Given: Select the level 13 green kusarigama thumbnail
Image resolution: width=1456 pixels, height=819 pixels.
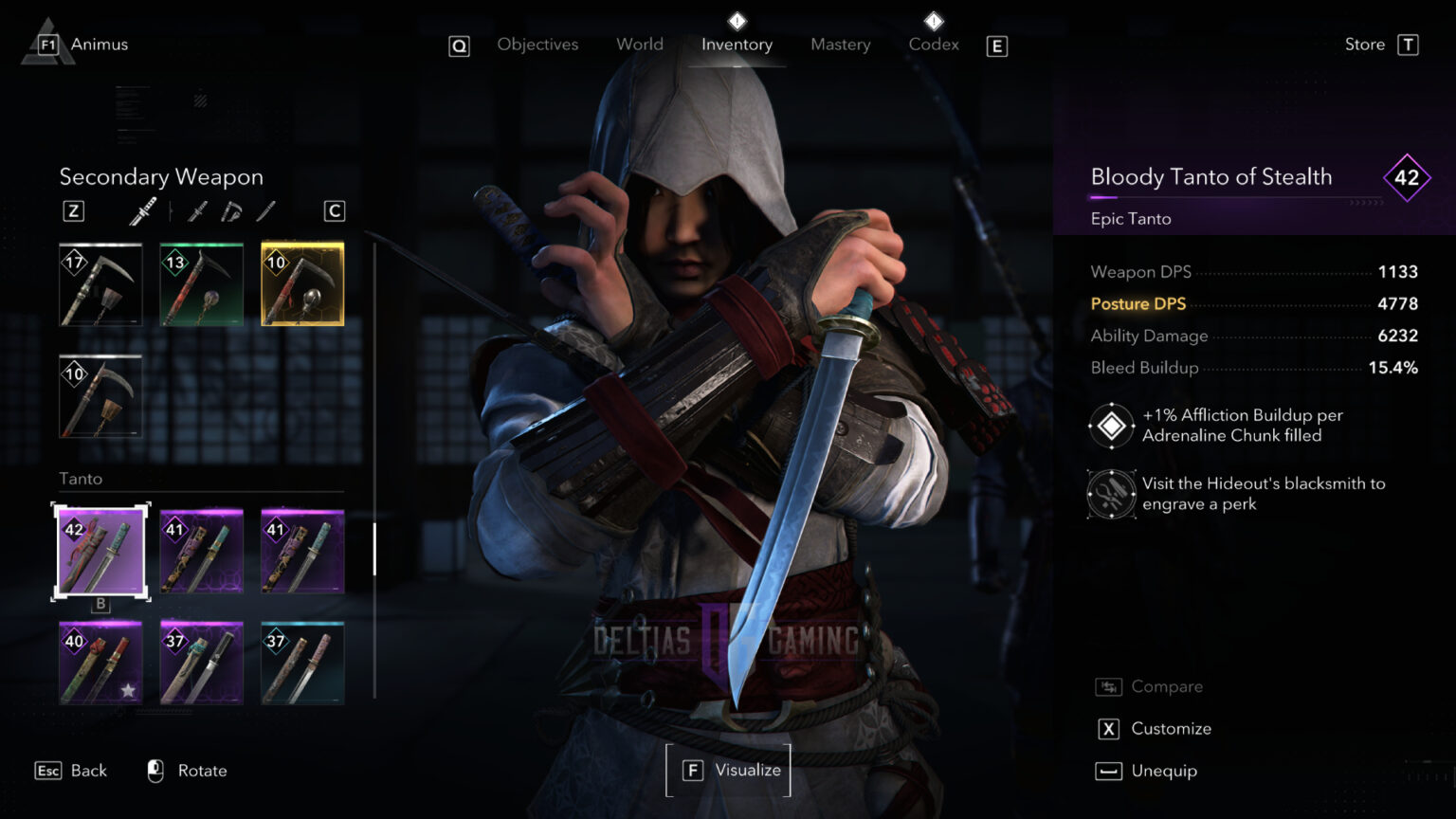Looking at the screenshot, I should click(200, 283).
